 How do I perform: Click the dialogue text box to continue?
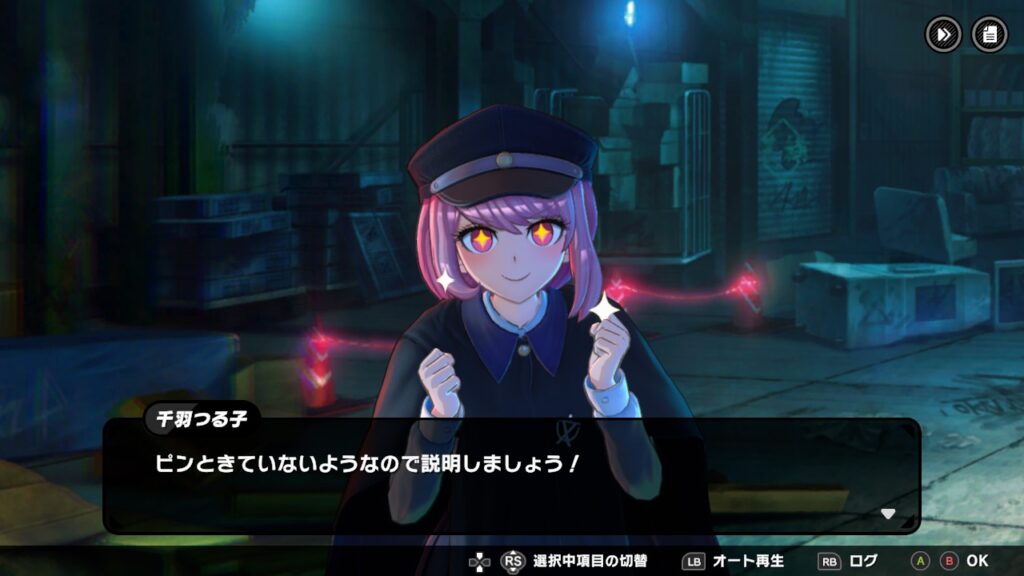point(510,476)
